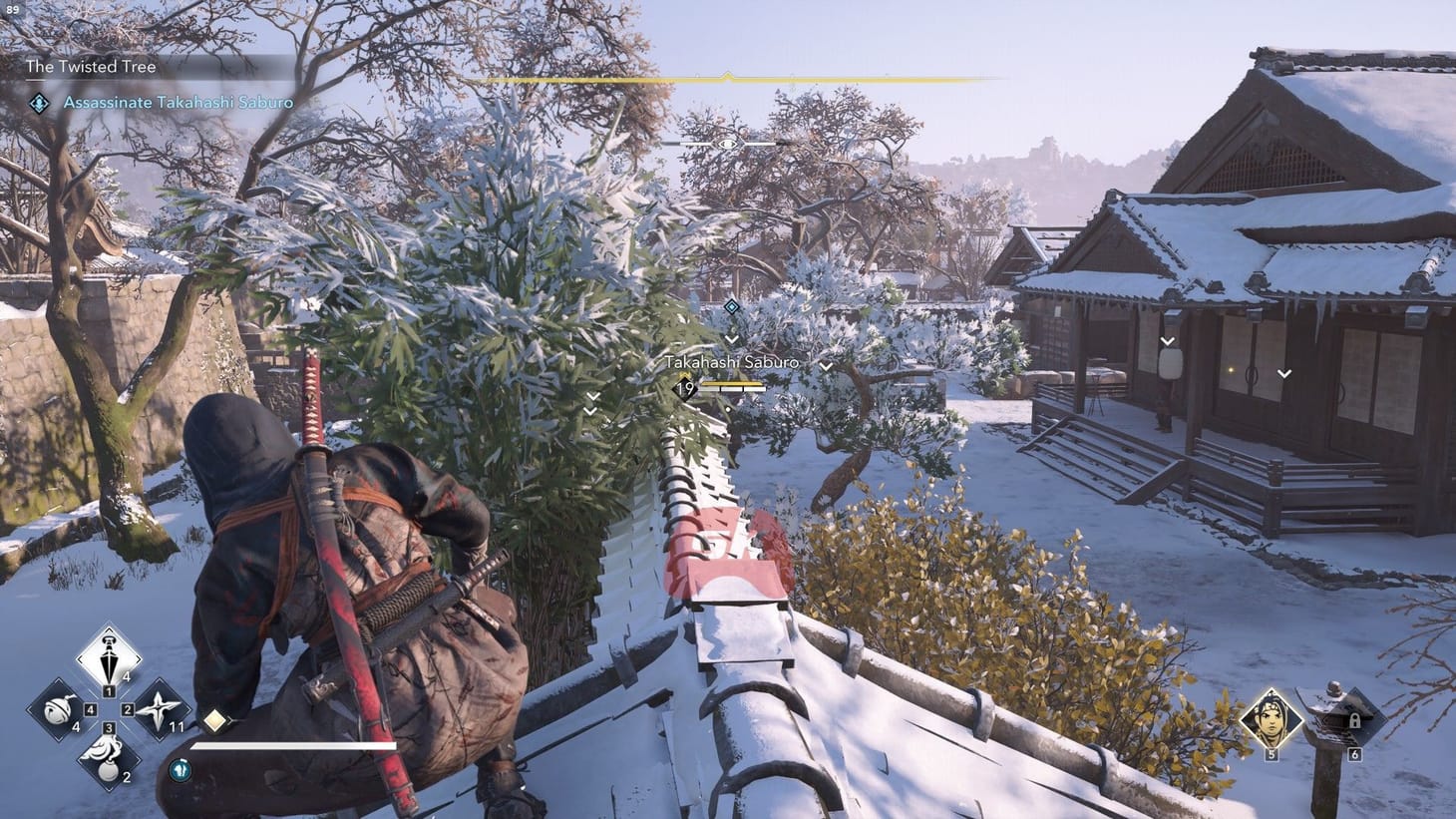
Task: Select the bell in quick slot 4
Action: 59,712
